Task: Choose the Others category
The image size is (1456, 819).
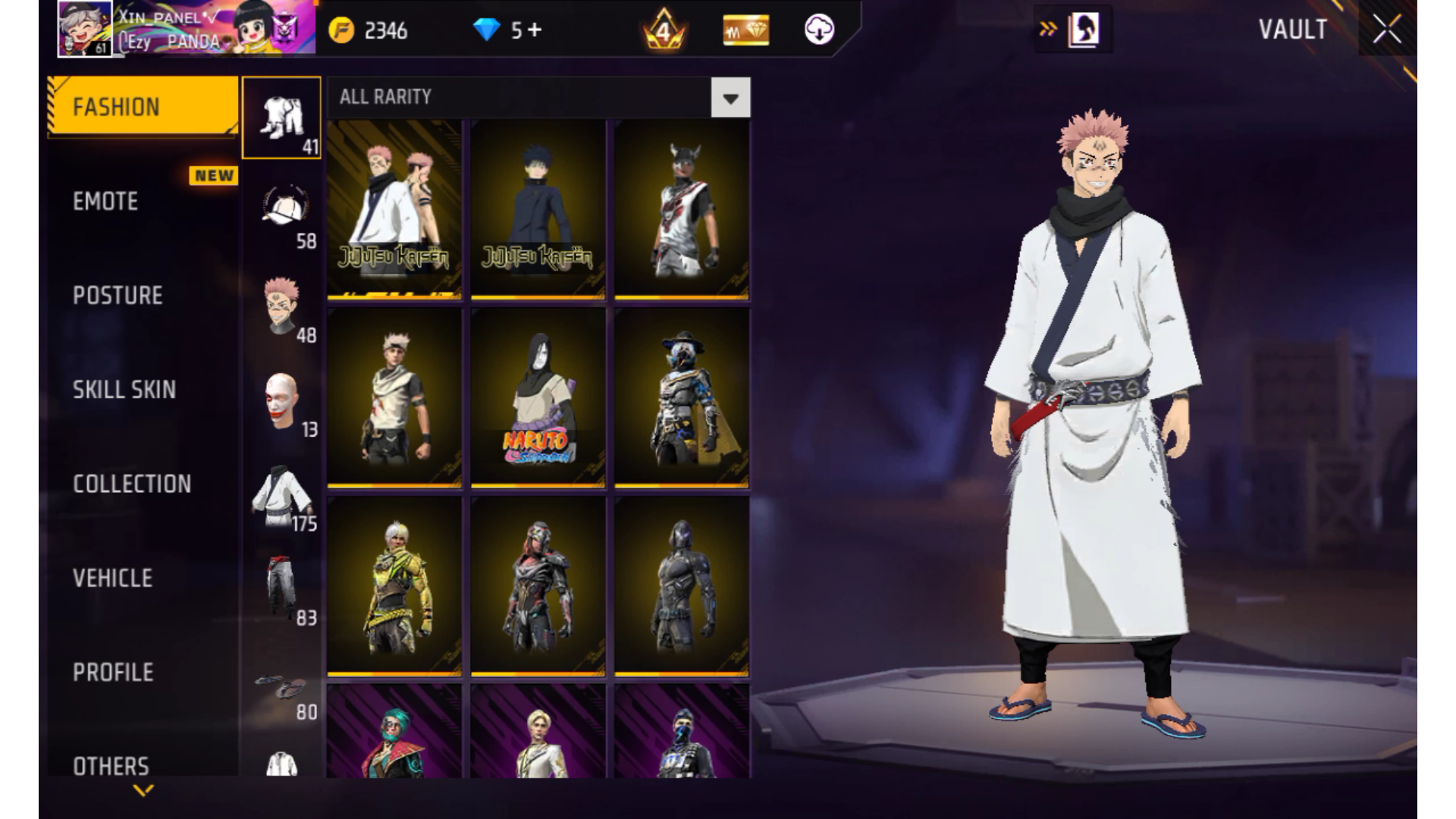Action: [111, 764]
